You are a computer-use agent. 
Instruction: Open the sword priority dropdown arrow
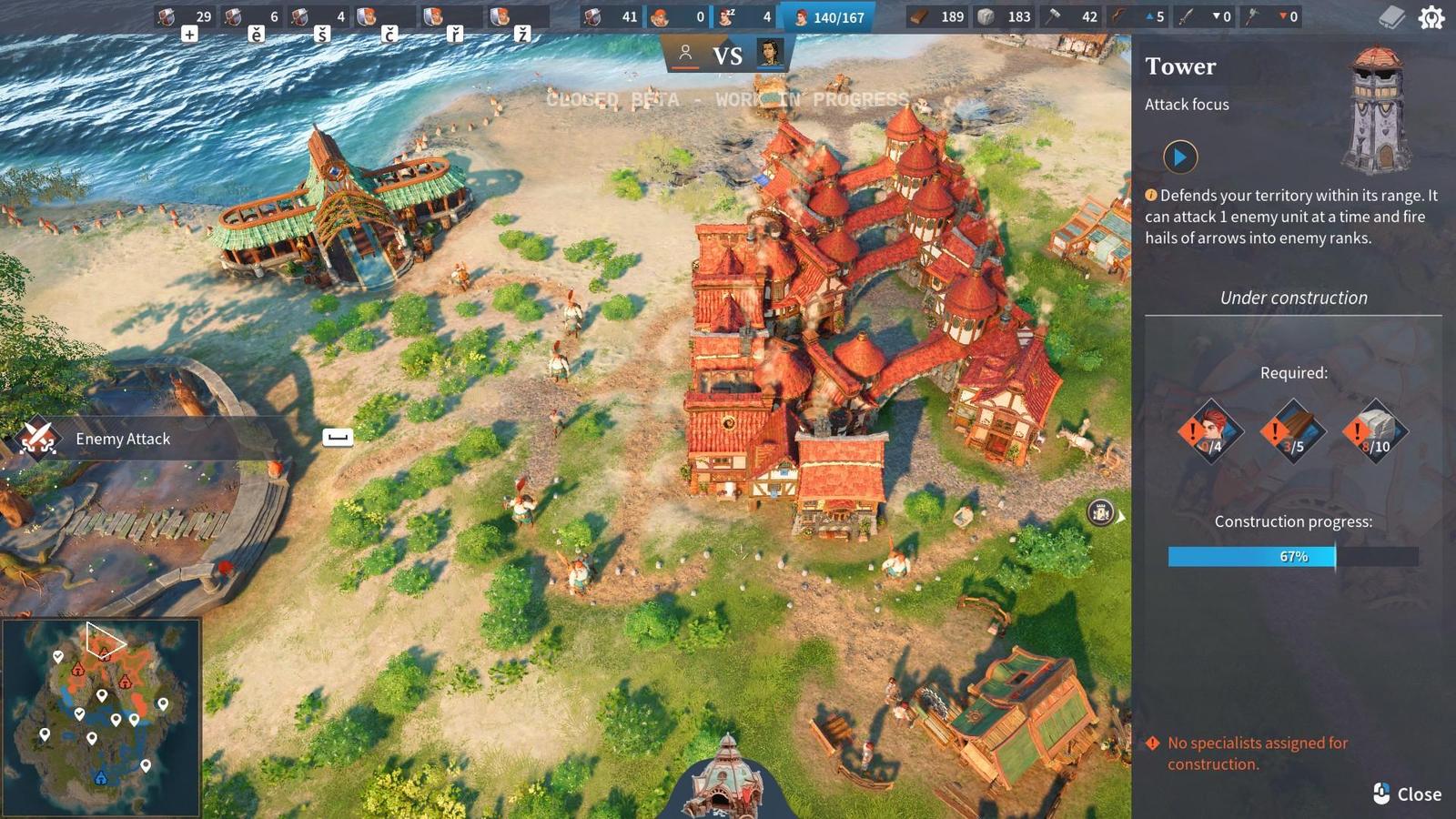tap(1216, 15)
